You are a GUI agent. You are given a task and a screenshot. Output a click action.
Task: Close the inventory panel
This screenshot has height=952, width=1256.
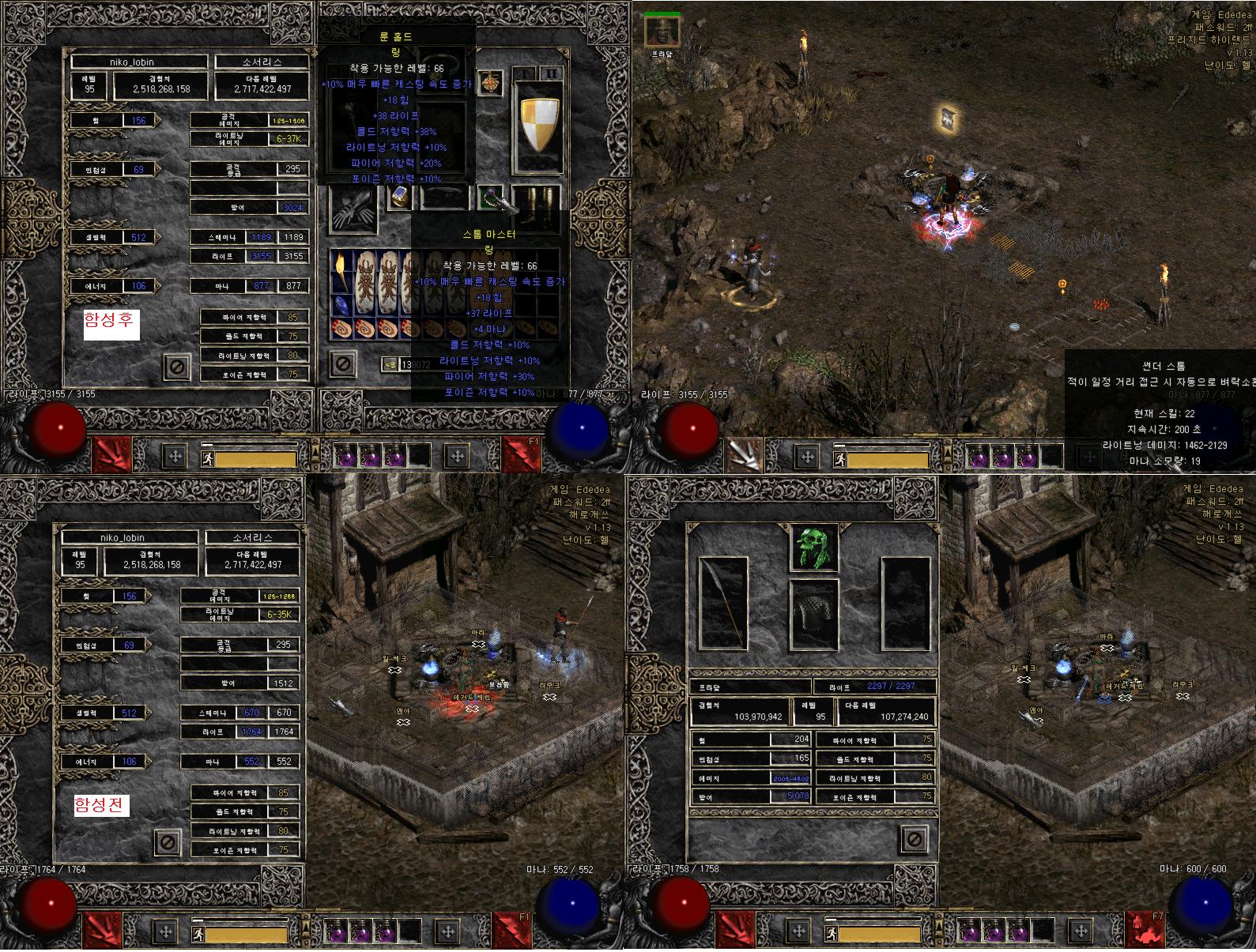tap(342, 363)
